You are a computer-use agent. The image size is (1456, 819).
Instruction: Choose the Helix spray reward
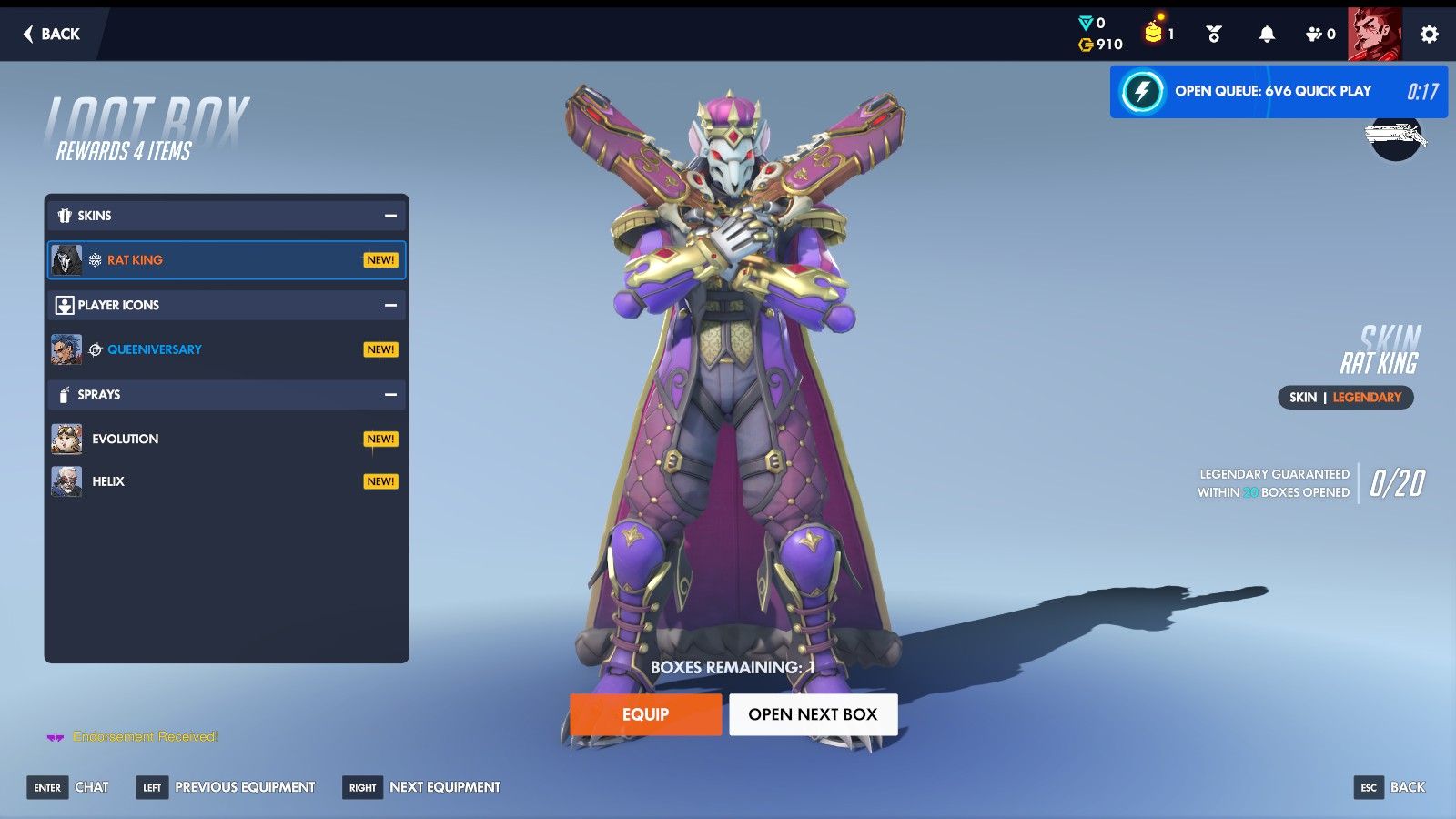click(x=226, y=481)
